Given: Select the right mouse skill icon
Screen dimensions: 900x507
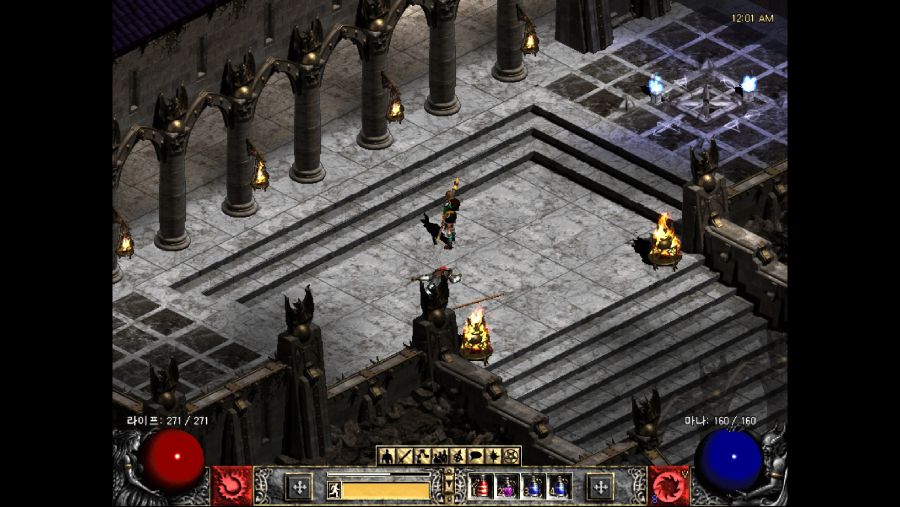Looking at the screenshot, I should [x=600, y=487].
